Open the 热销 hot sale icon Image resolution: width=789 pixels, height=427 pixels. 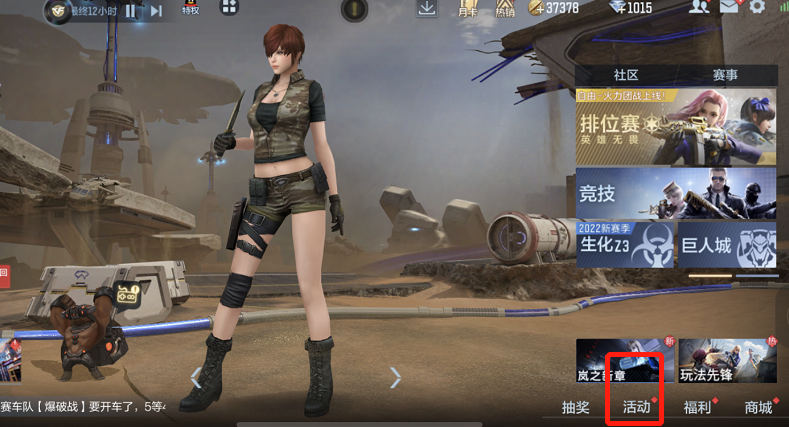(x=506, y=9)
